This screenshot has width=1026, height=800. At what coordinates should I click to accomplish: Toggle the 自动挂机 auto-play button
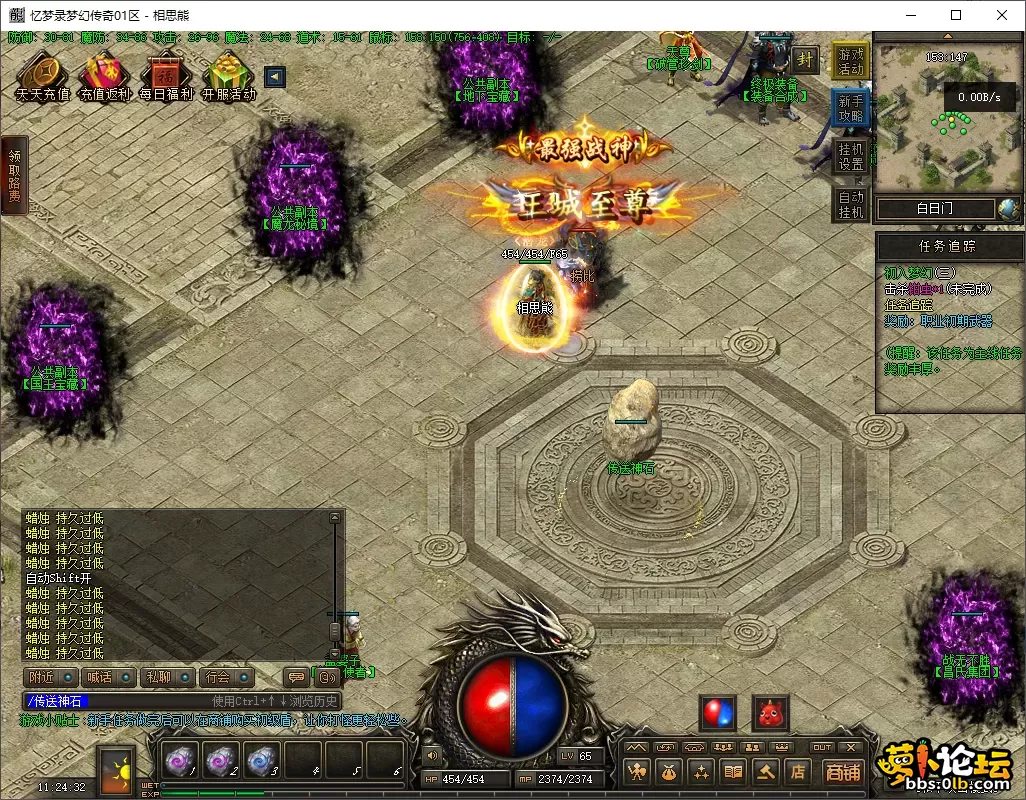[x=851, y=204]
